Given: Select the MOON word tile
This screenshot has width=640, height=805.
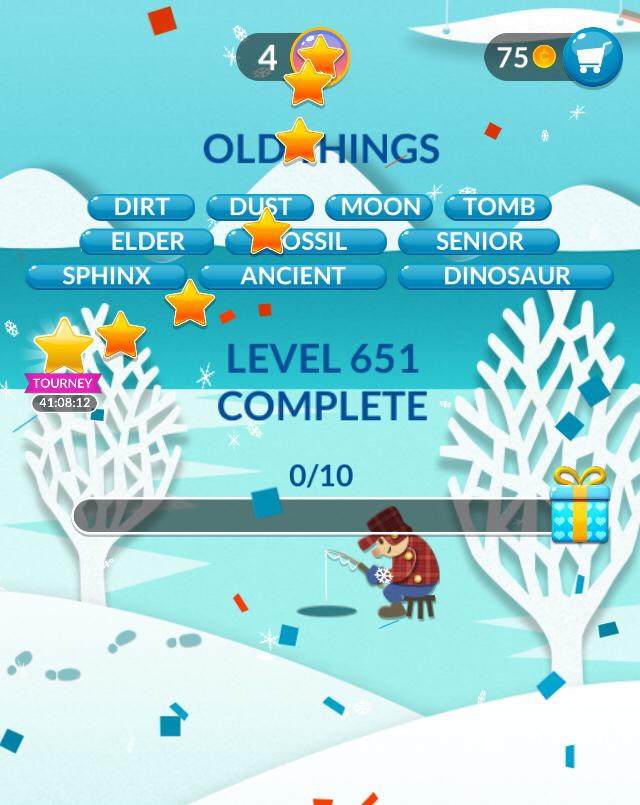Looking at the screenshot, I should point(380,207).
